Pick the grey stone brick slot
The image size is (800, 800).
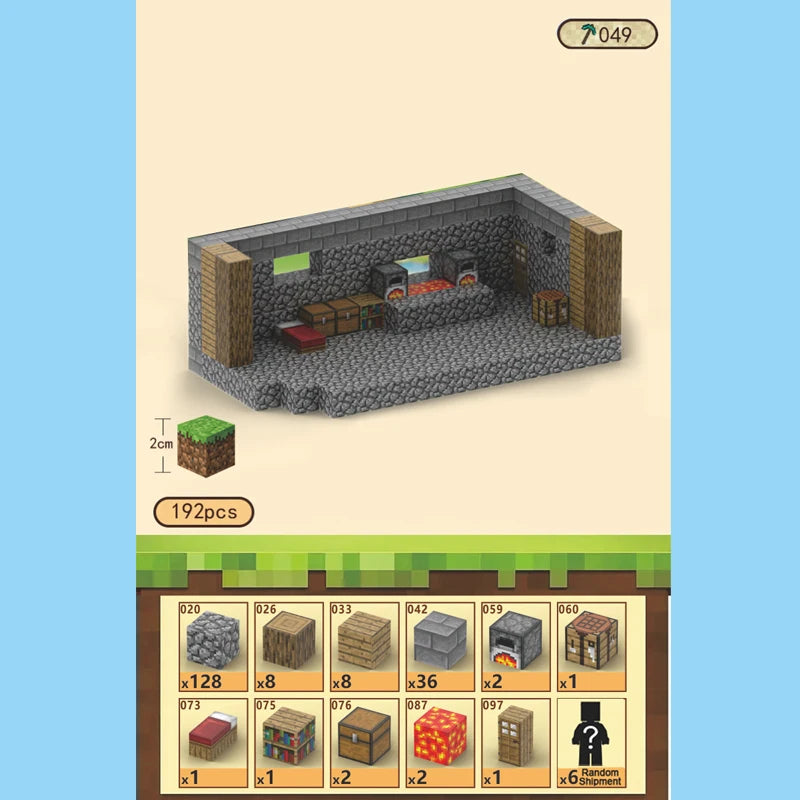440,646
